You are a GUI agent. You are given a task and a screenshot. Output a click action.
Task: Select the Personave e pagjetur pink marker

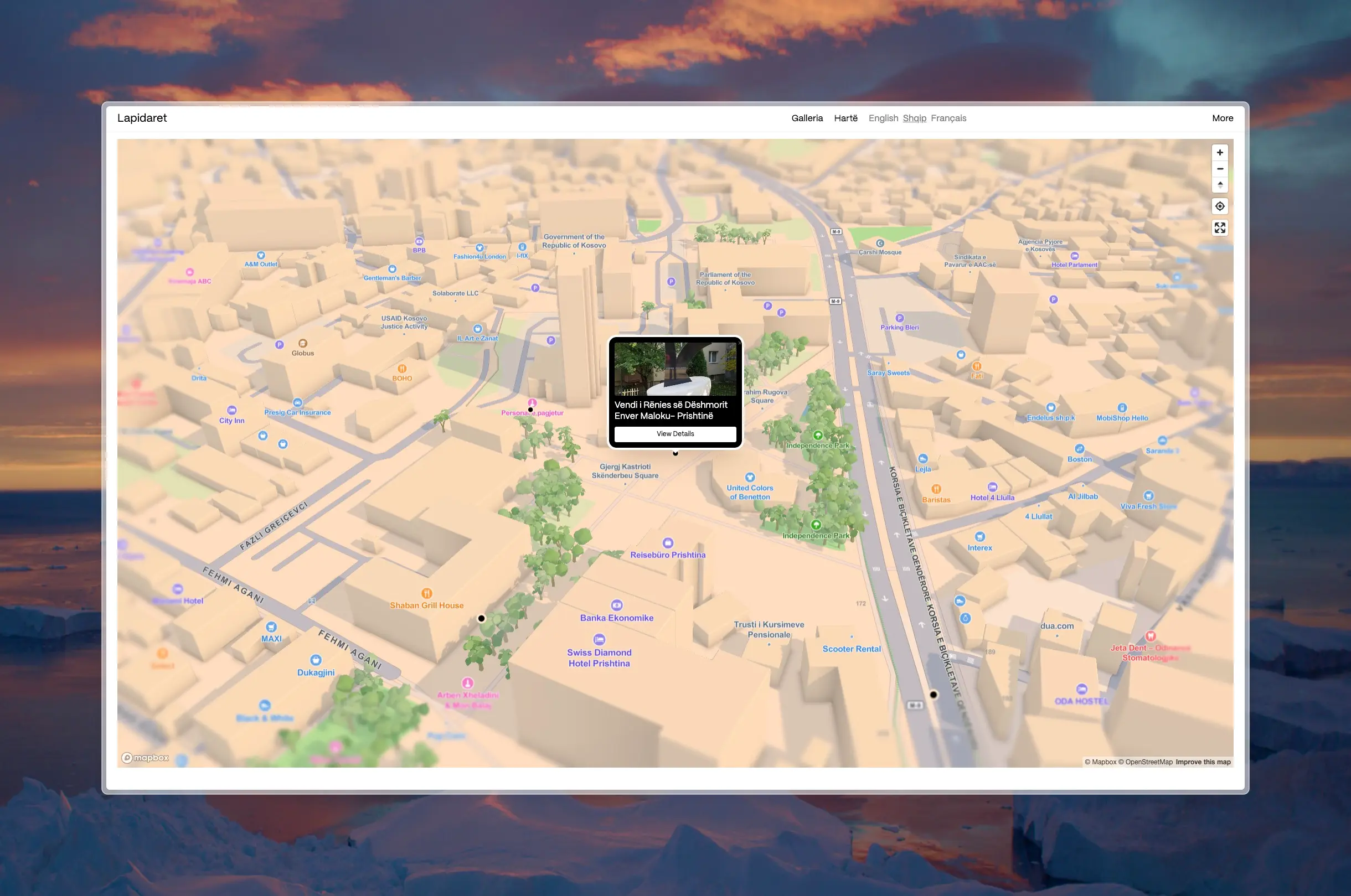[532, 402]
